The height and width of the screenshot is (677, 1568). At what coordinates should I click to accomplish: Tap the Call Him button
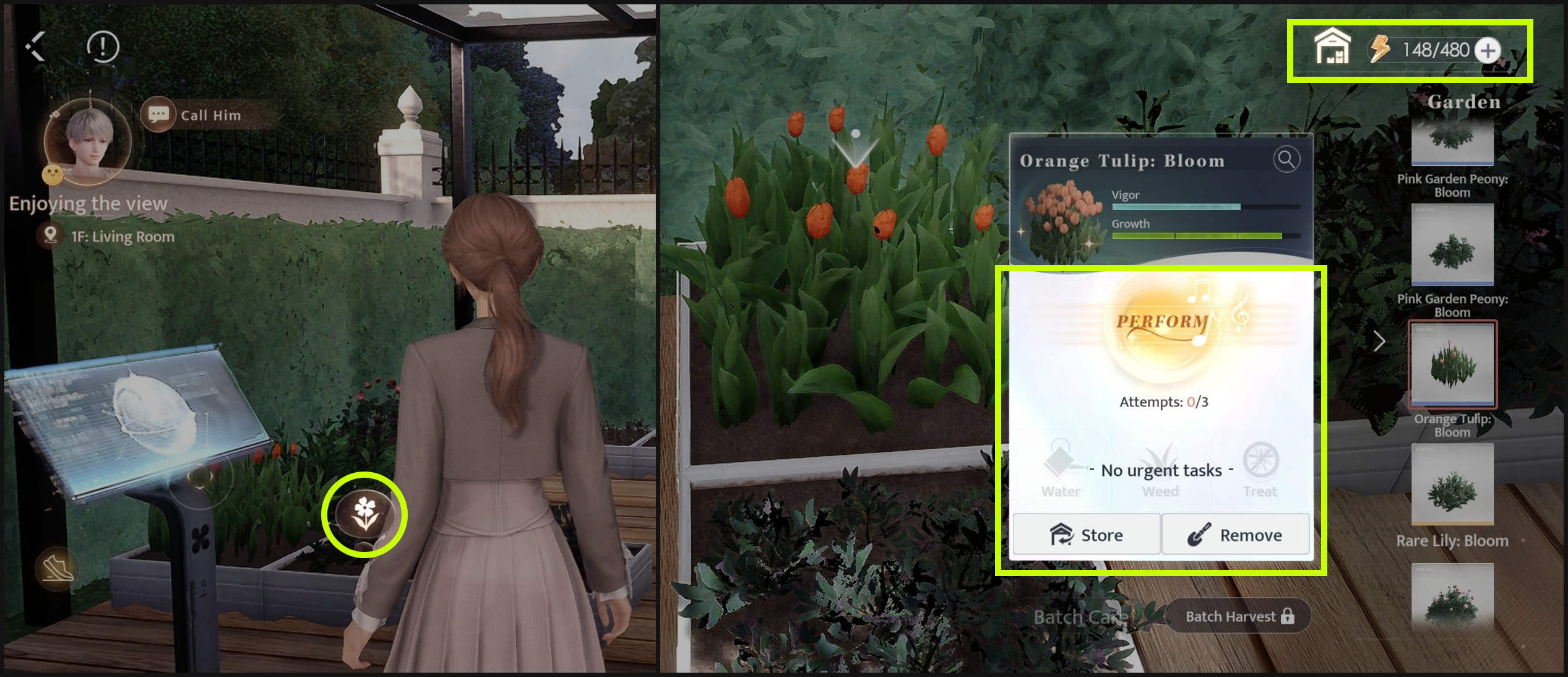[x=198, y=115]
